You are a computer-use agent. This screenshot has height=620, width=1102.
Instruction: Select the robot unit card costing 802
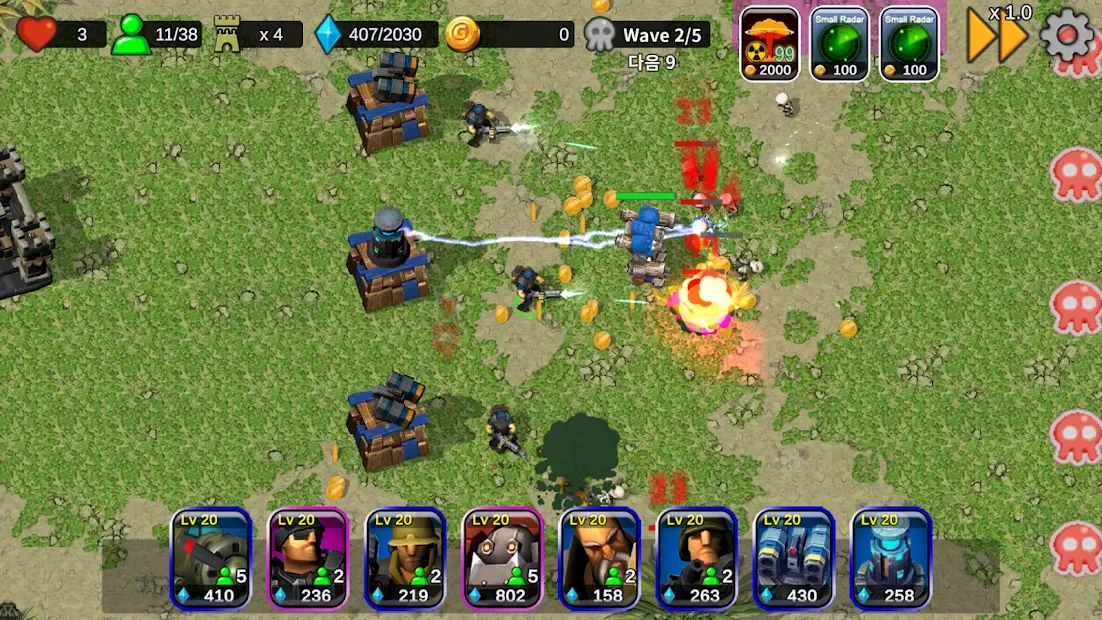click(x=502, y=558)
